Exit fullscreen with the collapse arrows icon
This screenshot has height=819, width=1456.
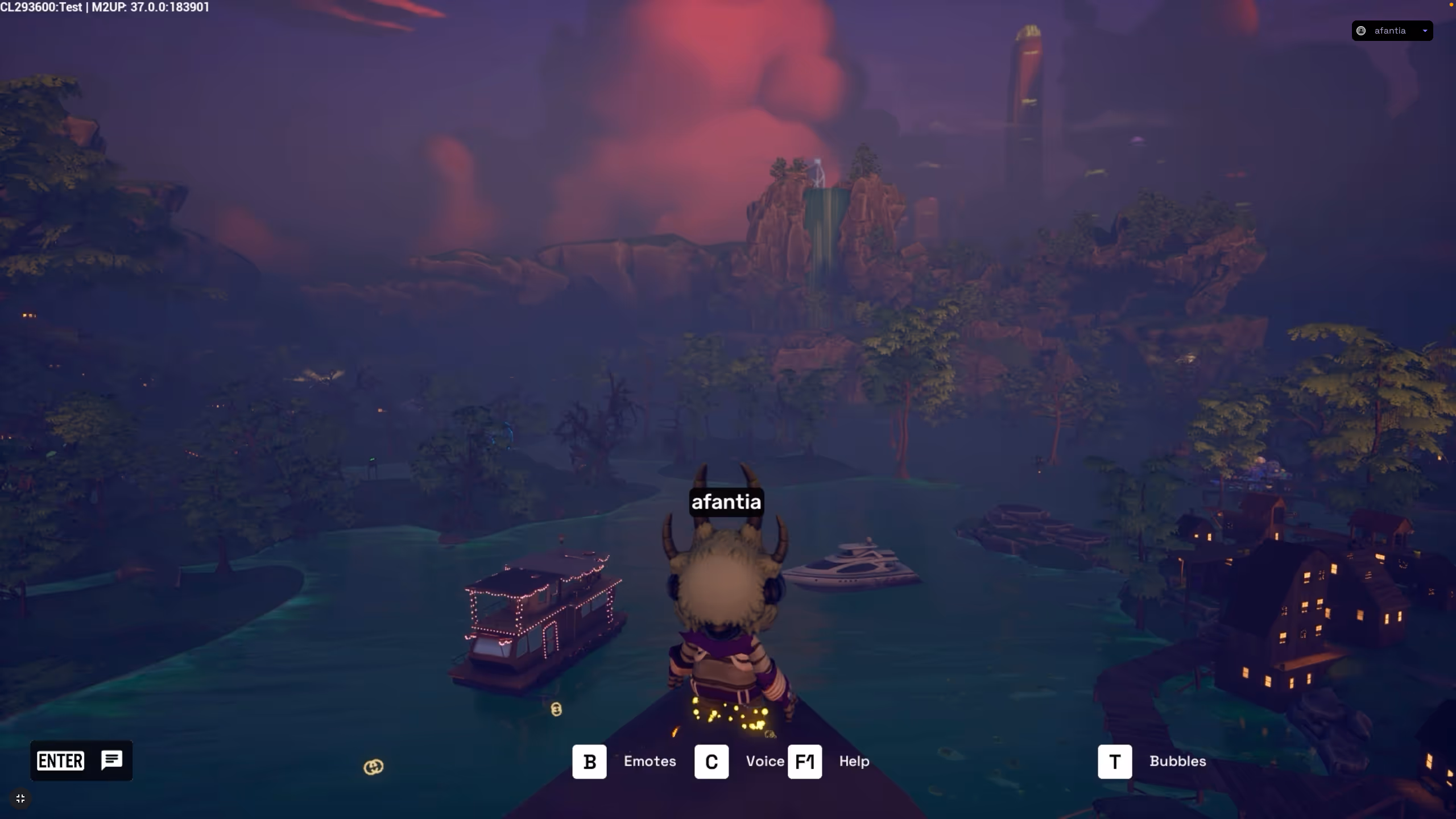[x=20, y=799]
